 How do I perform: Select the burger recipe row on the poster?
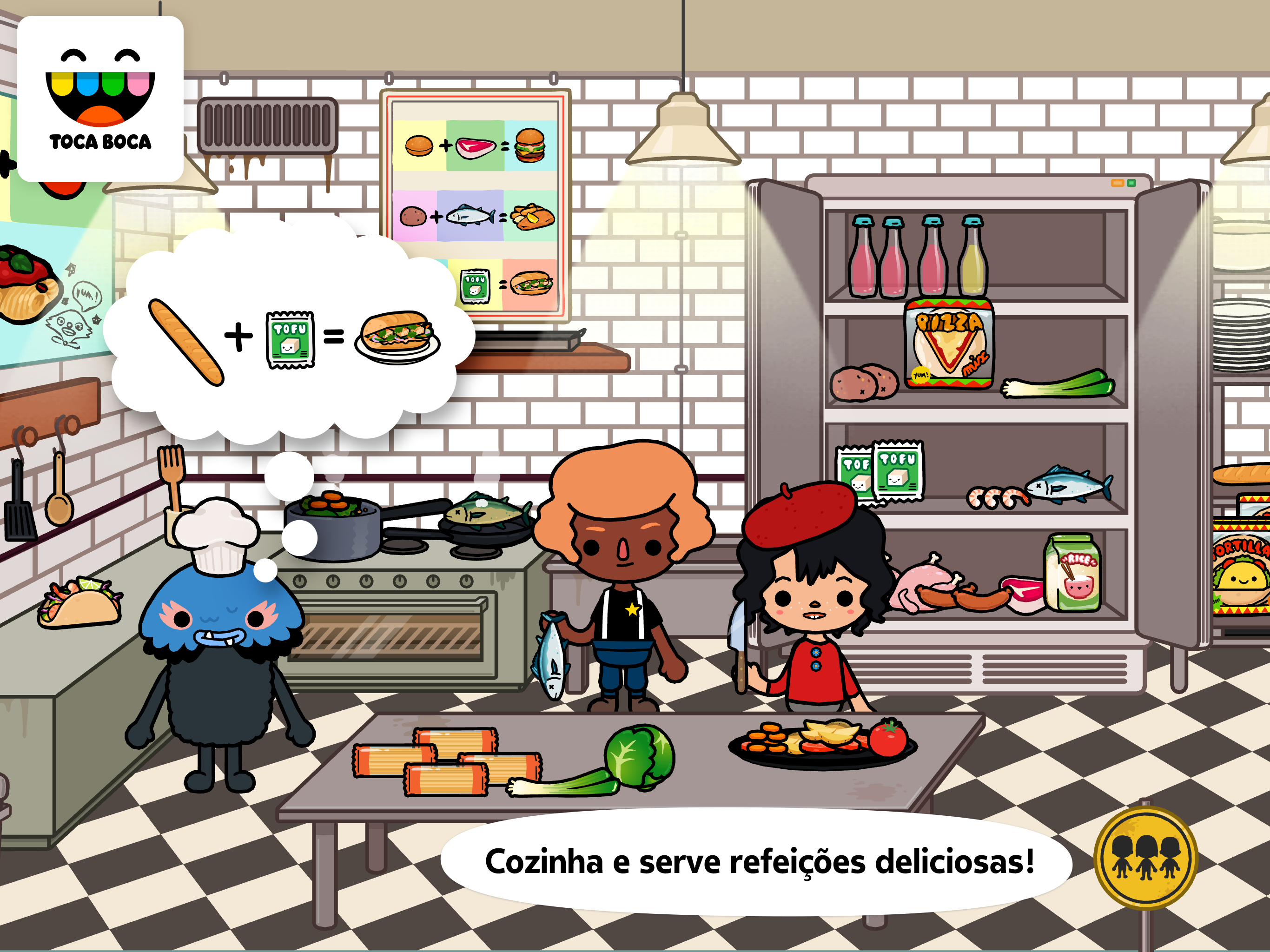click(x=476, y=146)
